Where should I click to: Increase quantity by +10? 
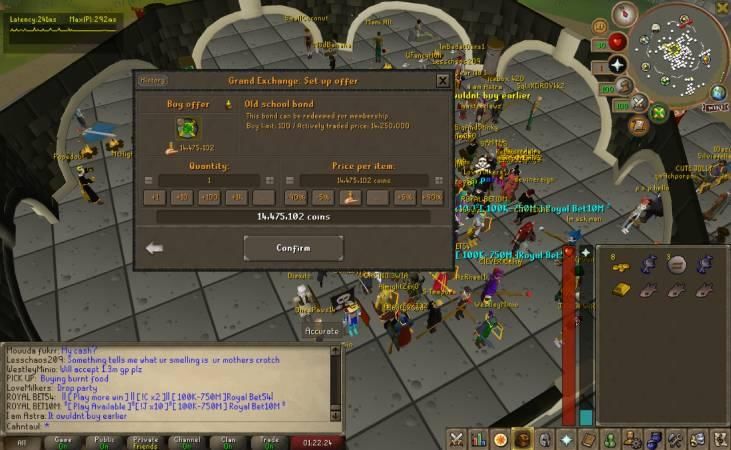point(182,197)
